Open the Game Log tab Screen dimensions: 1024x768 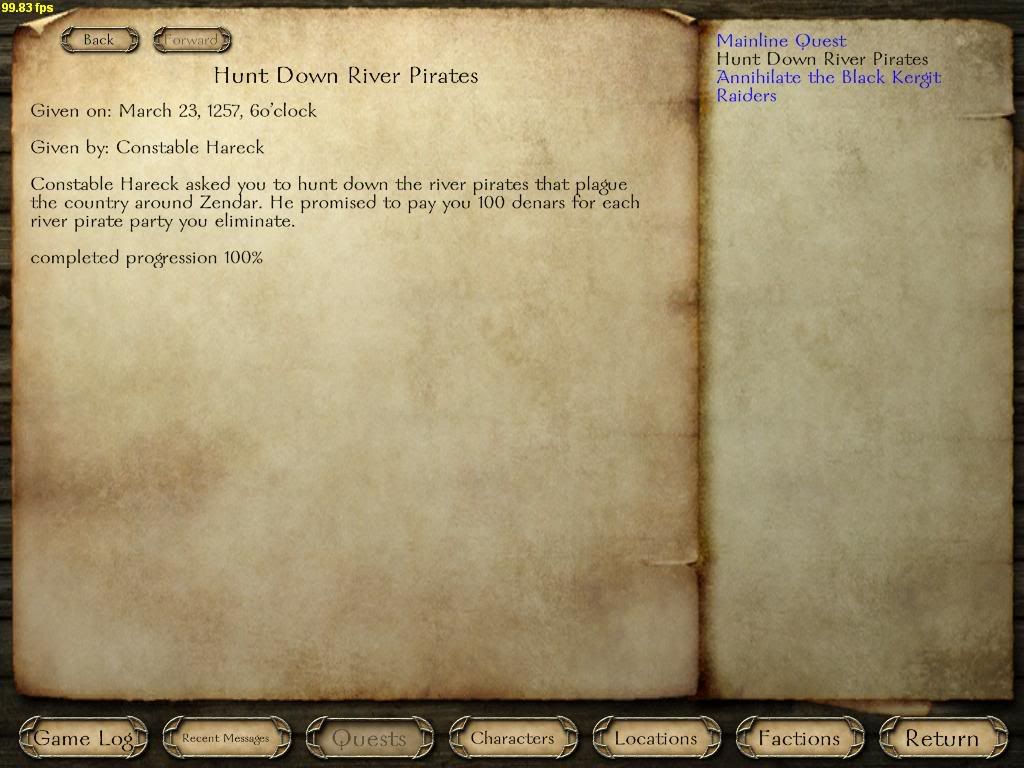[83, 739]
